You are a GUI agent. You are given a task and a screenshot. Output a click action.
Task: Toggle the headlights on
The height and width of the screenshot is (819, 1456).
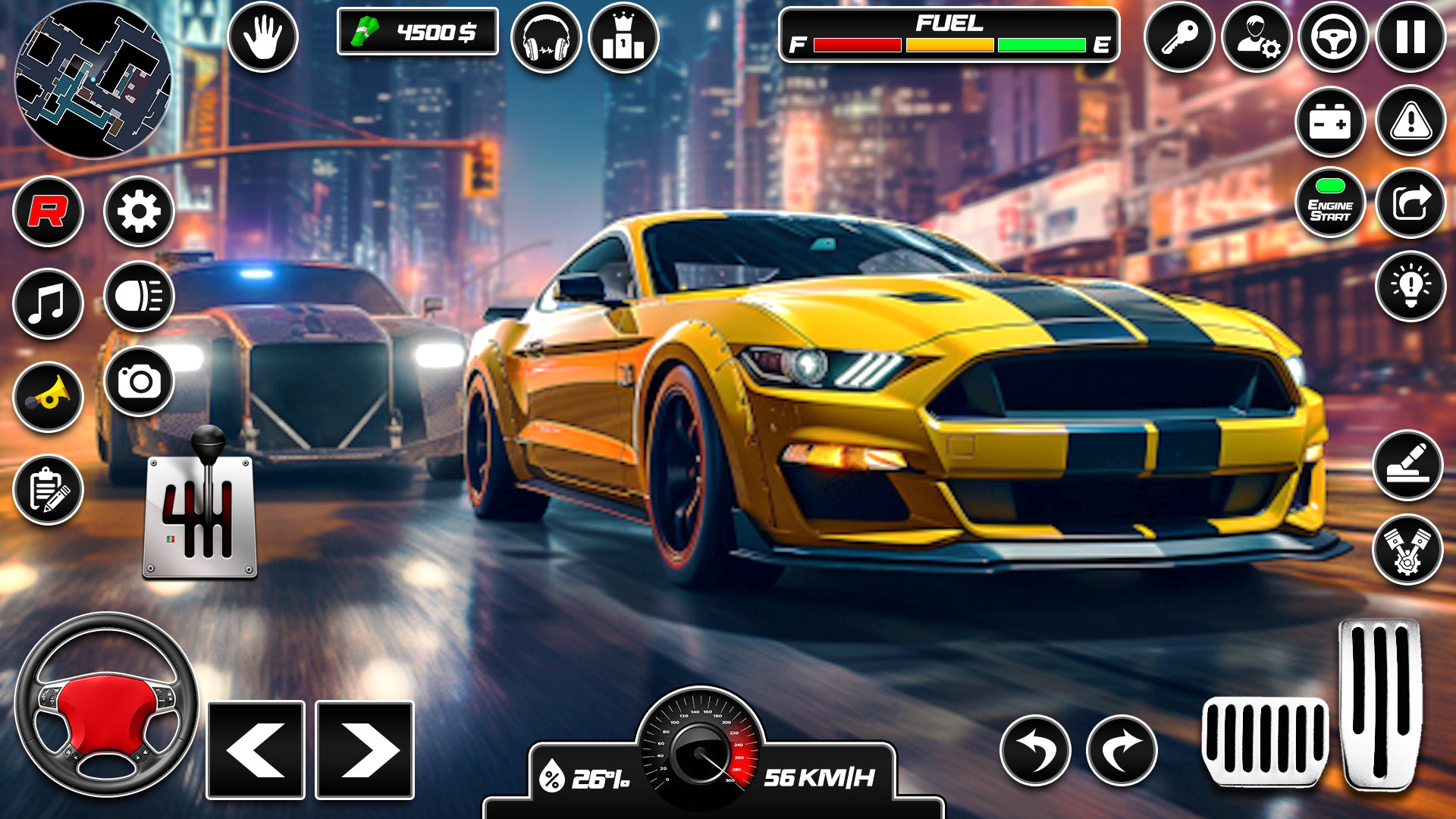click(x=140, y=296)
